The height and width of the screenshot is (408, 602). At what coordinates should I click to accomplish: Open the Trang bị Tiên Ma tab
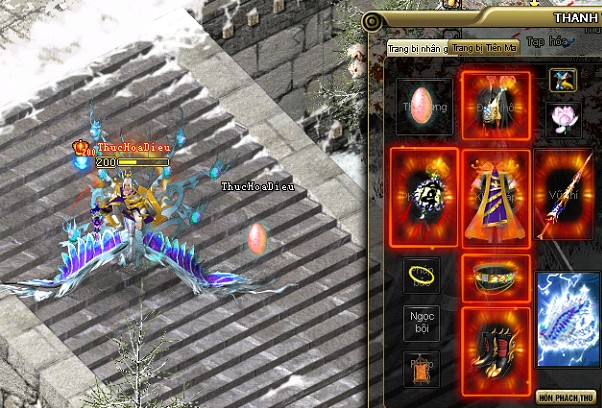[x=483, y=47]
